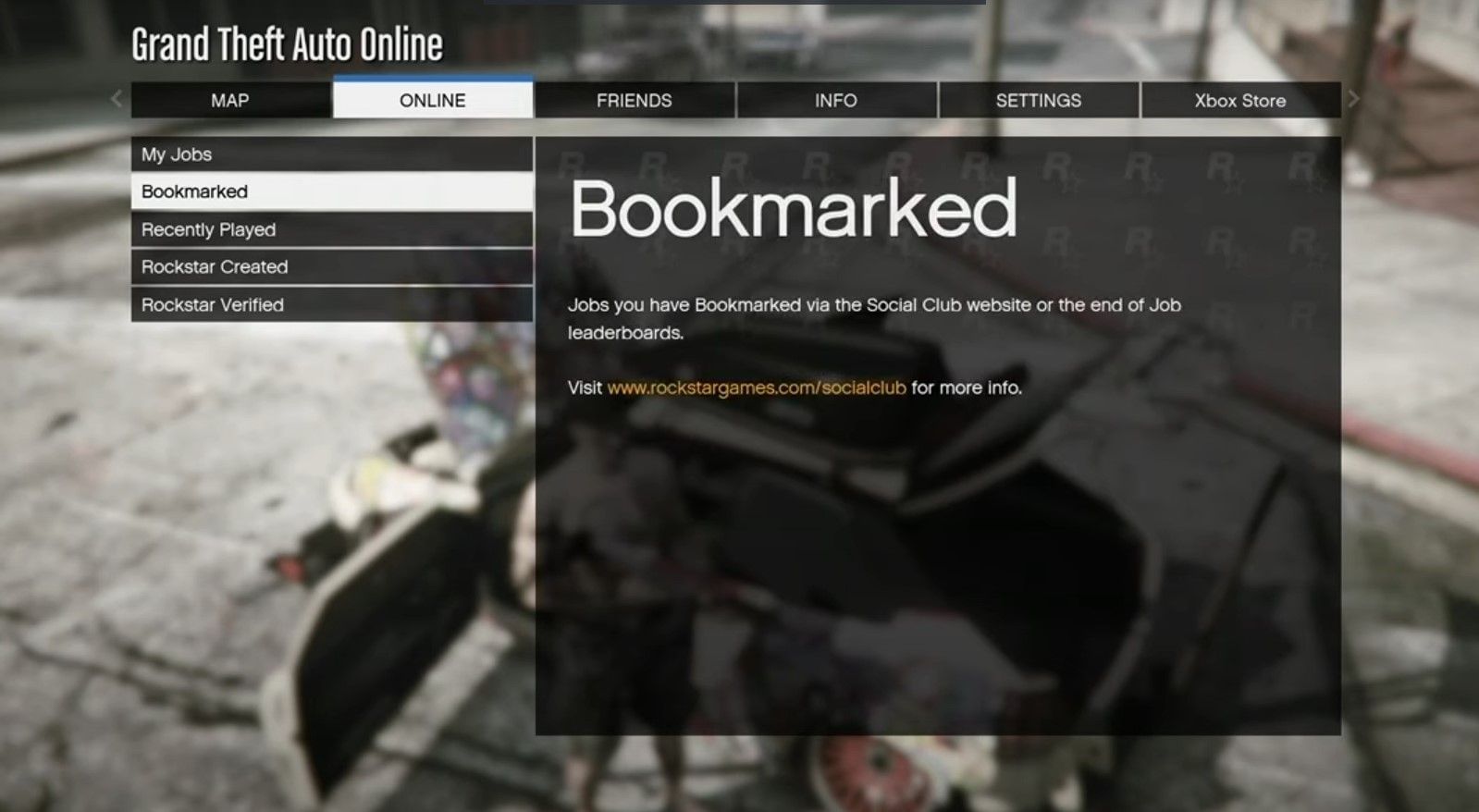Select Rockstar Created jobs
Screen dimensions: 1479x812
(x=330, y=266)
